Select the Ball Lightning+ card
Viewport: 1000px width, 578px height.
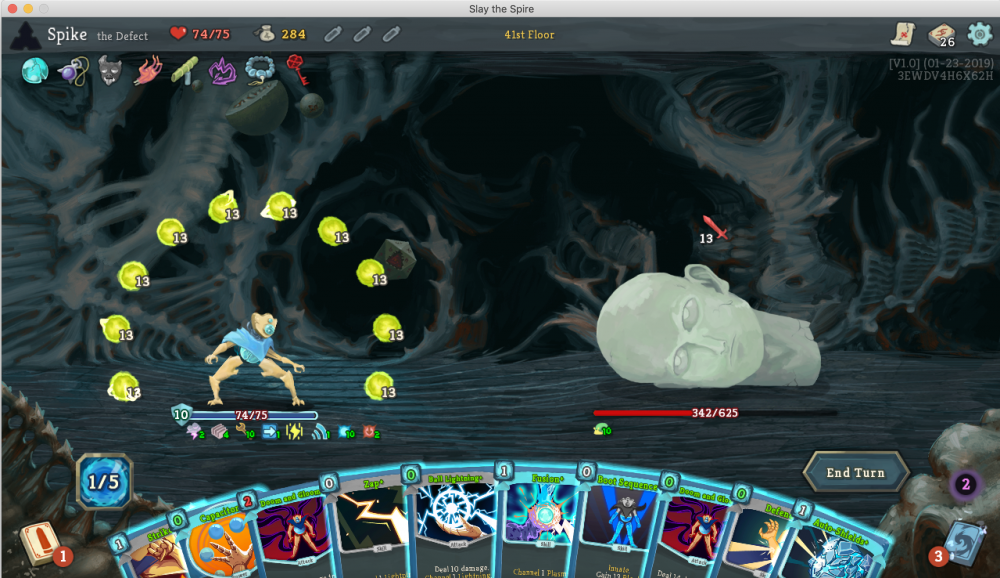click(x=455, y=527)
